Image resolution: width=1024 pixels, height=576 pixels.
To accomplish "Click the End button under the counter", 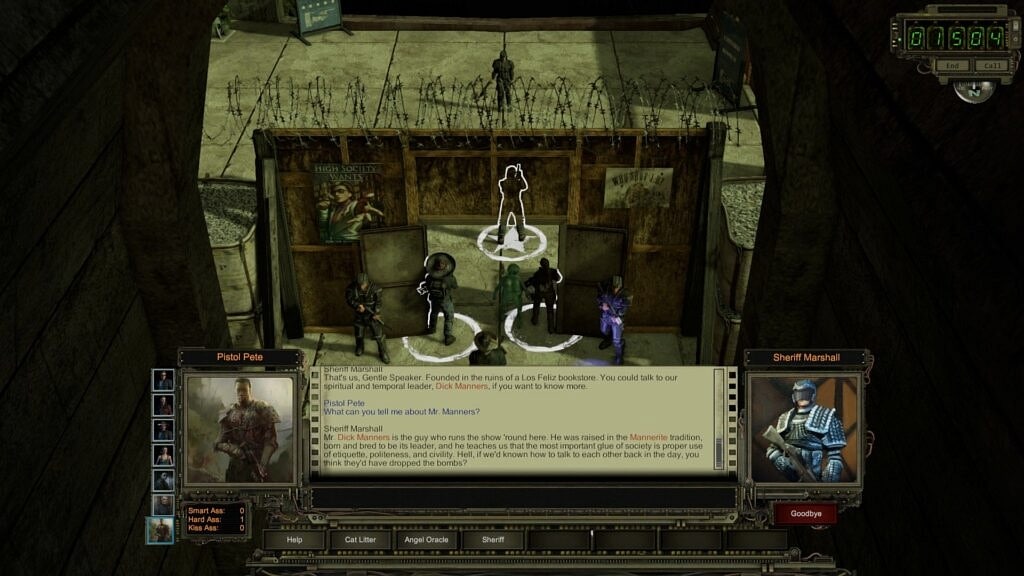I will coord(952,66).
